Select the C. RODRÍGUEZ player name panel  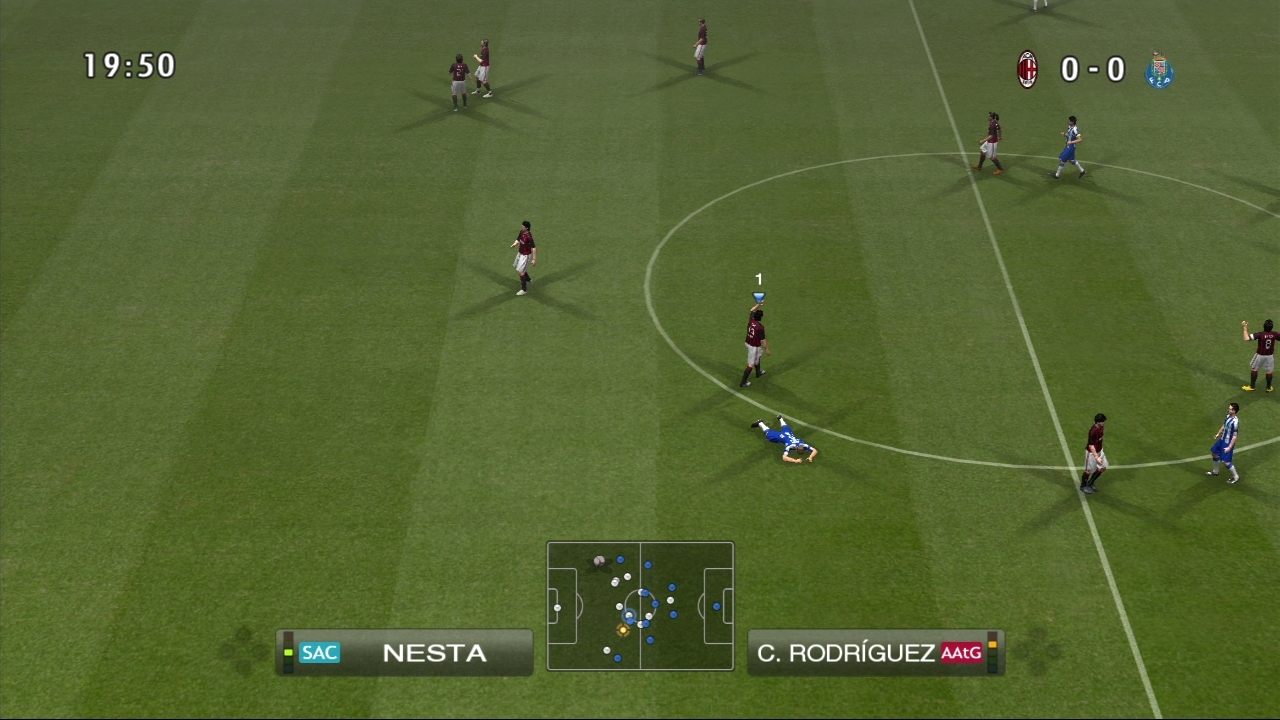coord(874,653)
